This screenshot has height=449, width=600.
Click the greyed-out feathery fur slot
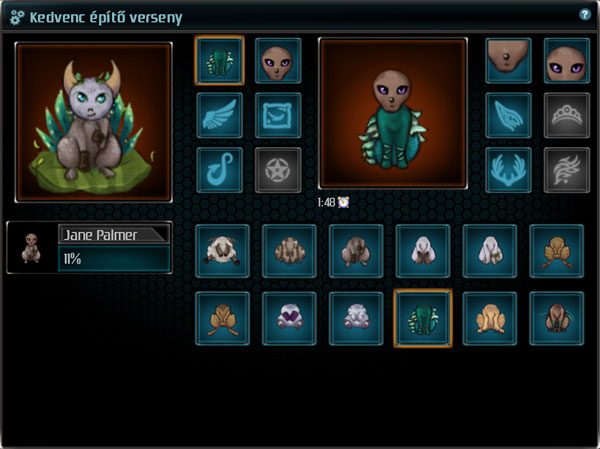[566, 169]
